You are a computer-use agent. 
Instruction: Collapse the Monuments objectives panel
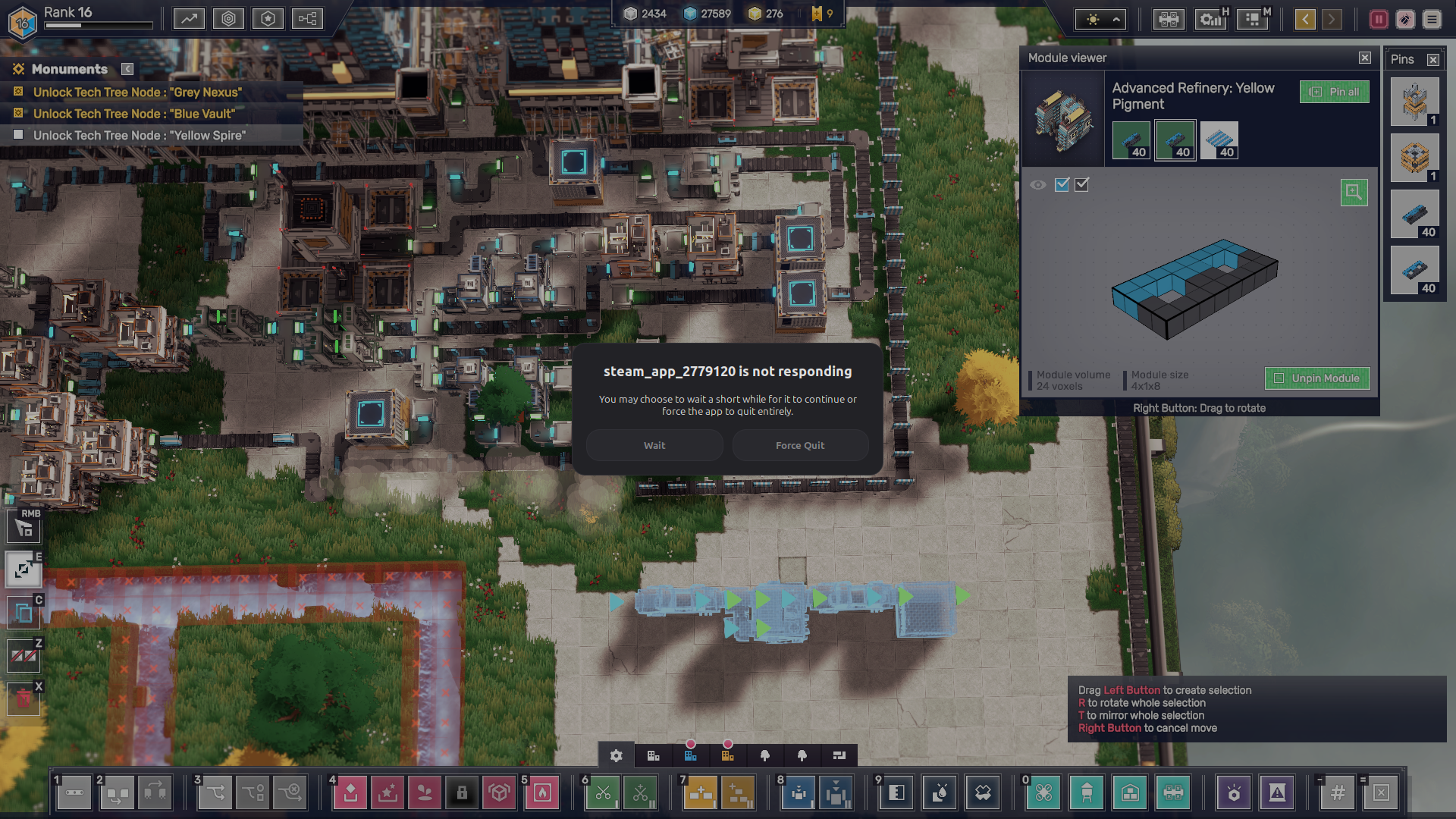[127, 69]
